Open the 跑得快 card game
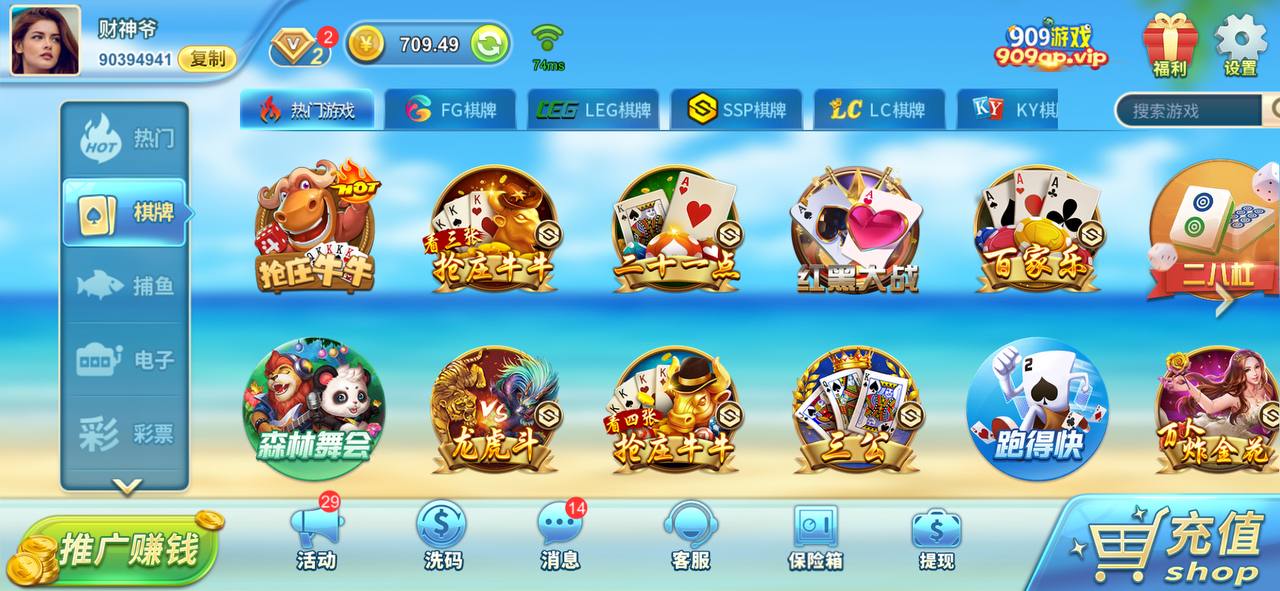This screenshot has height=591, width=1280. click(1037, 408)
